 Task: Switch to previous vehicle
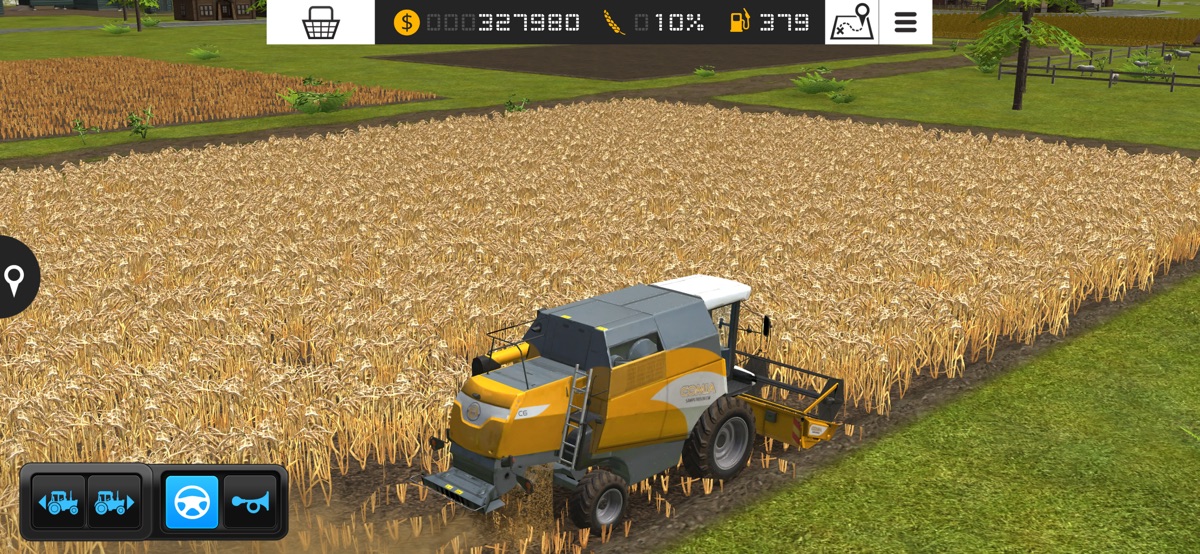pyautogui.click(x=59, y=502)
